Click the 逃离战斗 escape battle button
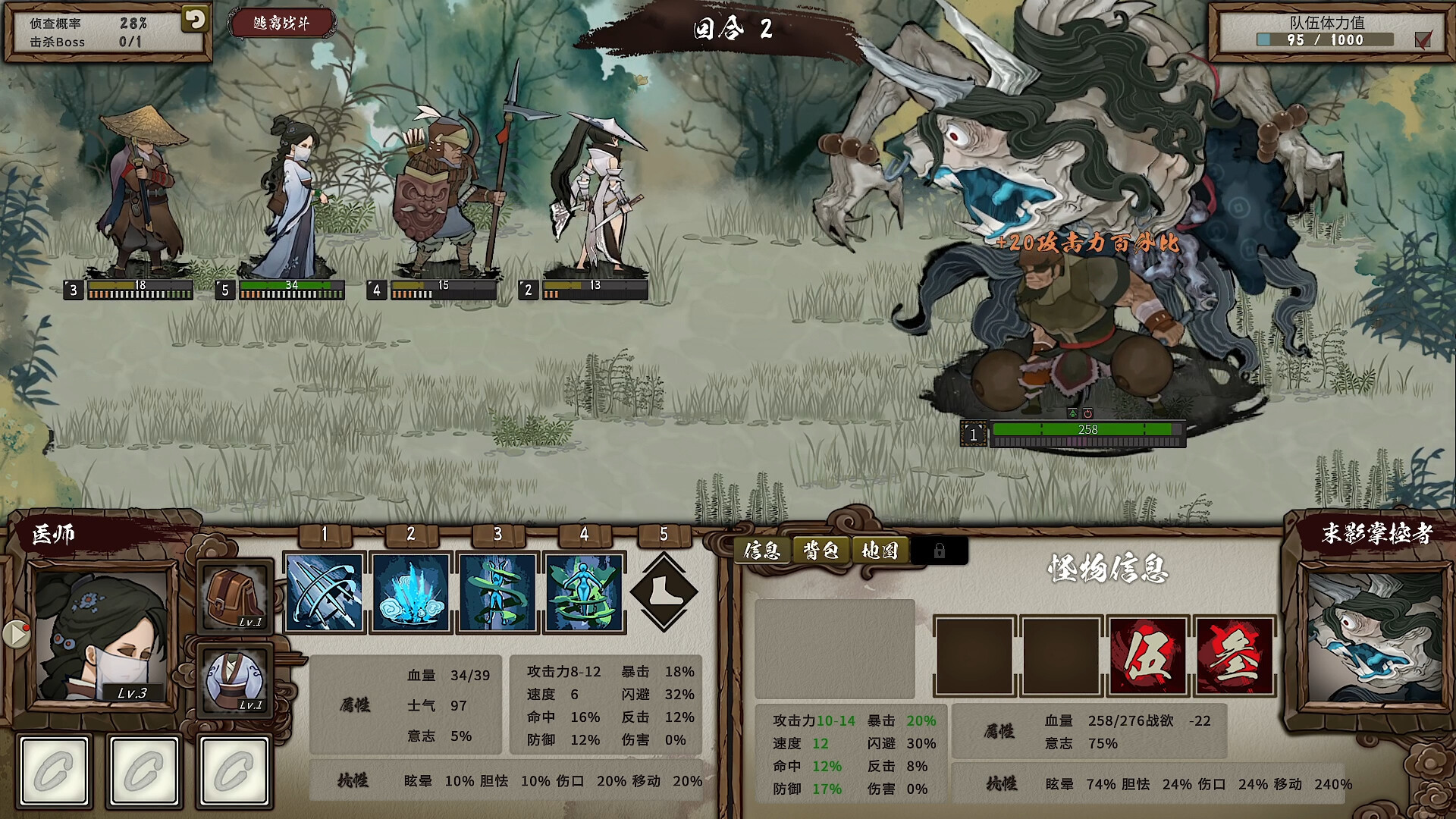 (x=281, y=24)
